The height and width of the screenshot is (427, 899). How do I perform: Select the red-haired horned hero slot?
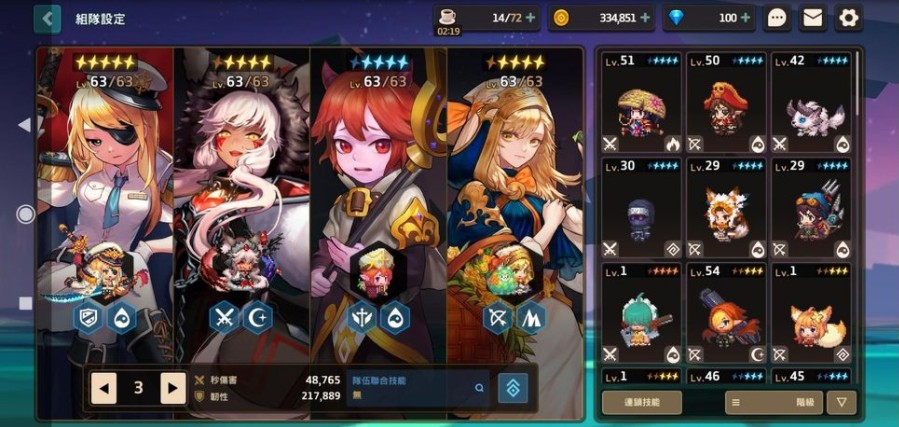[378, 200]
